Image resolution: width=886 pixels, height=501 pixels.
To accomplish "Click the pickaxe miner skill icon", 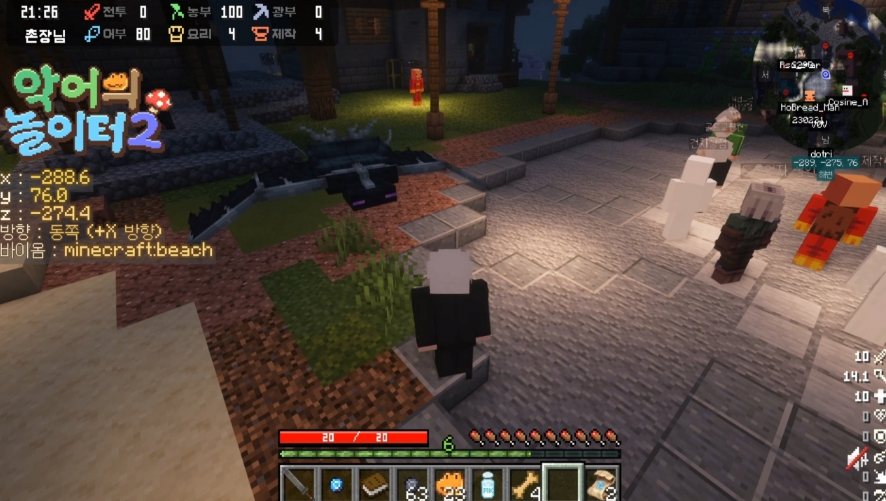I will [x=263, y=12].
